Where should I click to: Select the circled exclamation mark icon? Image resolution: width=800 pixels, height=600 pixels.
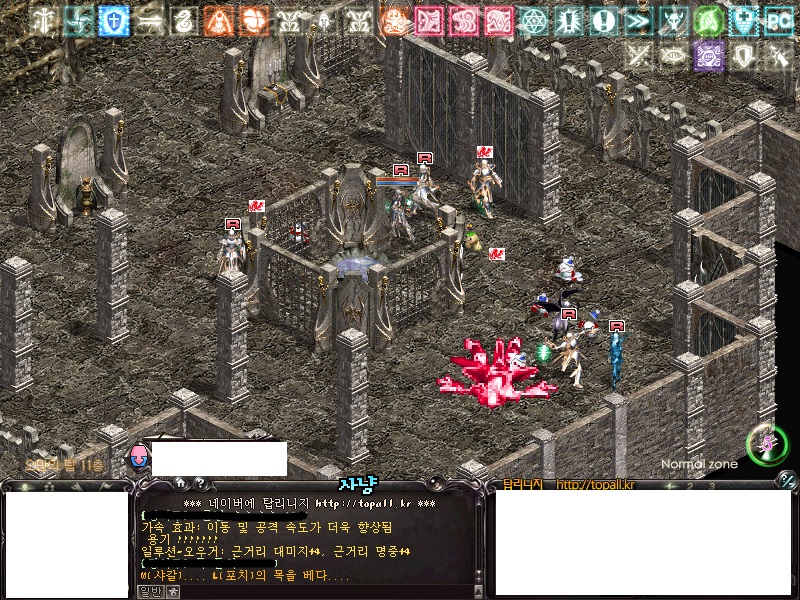point(603,20)
